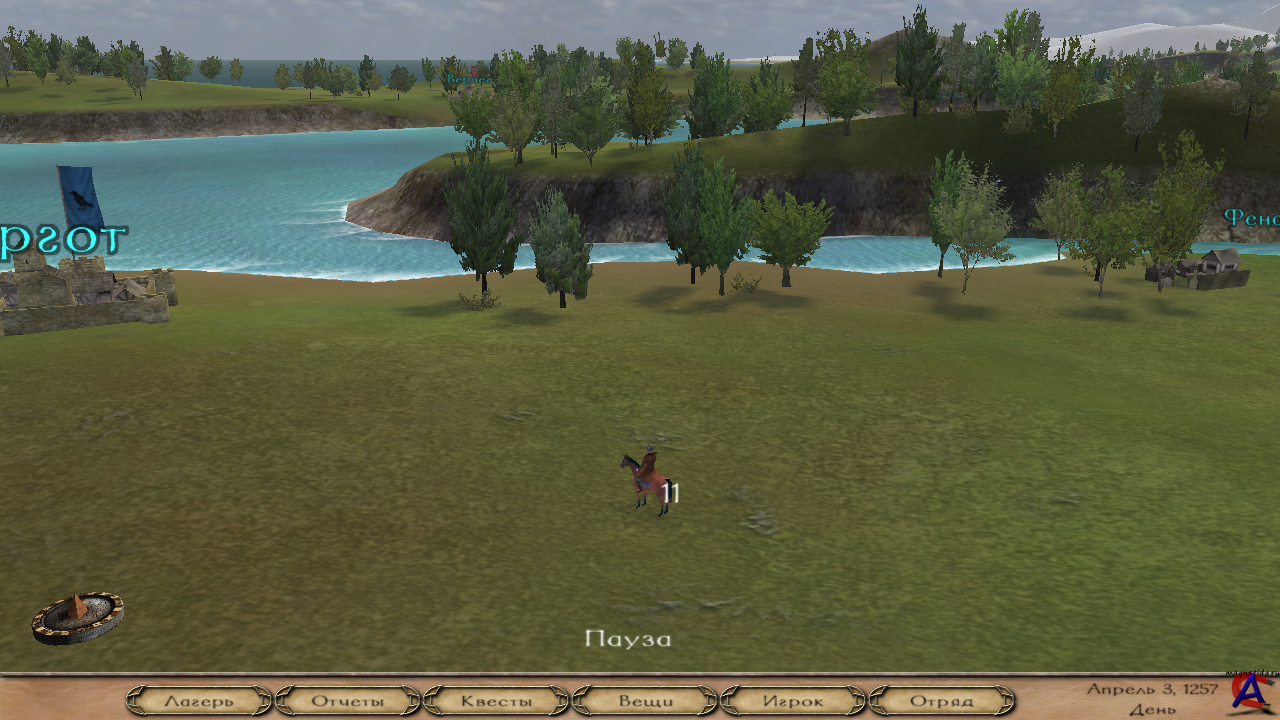Open the Лагерь (Camp) menu
This screenshot has height=720, width=1280.
click(x=199, y=701)
